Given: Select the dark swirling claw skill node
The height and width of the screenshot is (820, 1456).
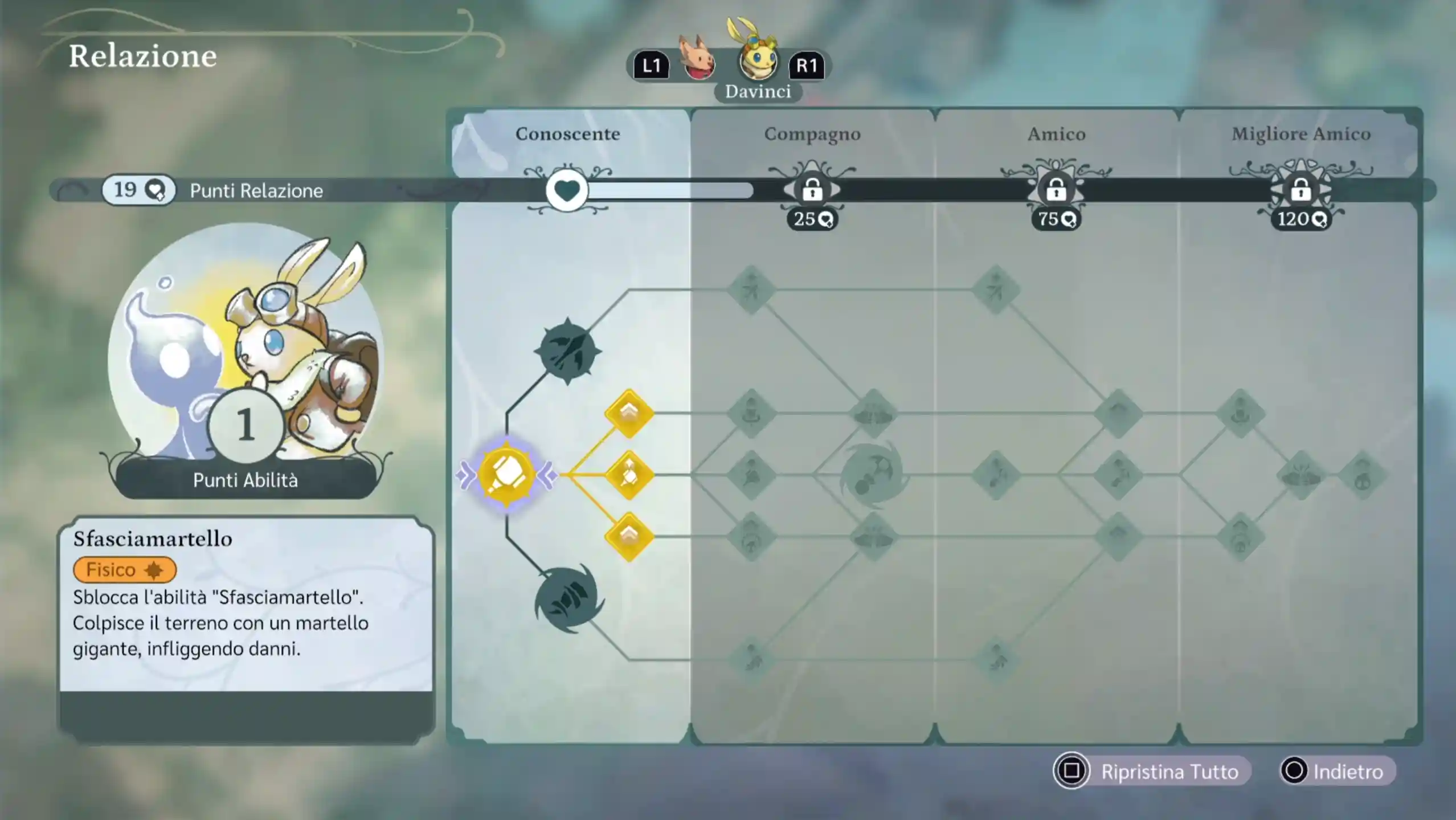Looking at the screenshot, I should pyautogui.click(x=568, y=599).
